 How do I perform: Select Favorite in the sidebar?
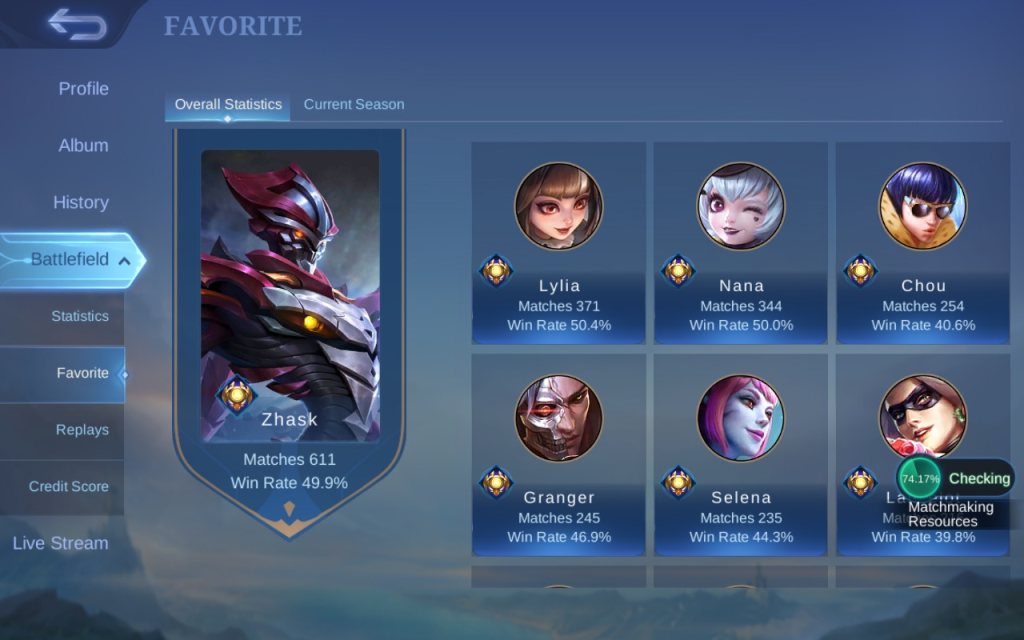click(82, 374)
